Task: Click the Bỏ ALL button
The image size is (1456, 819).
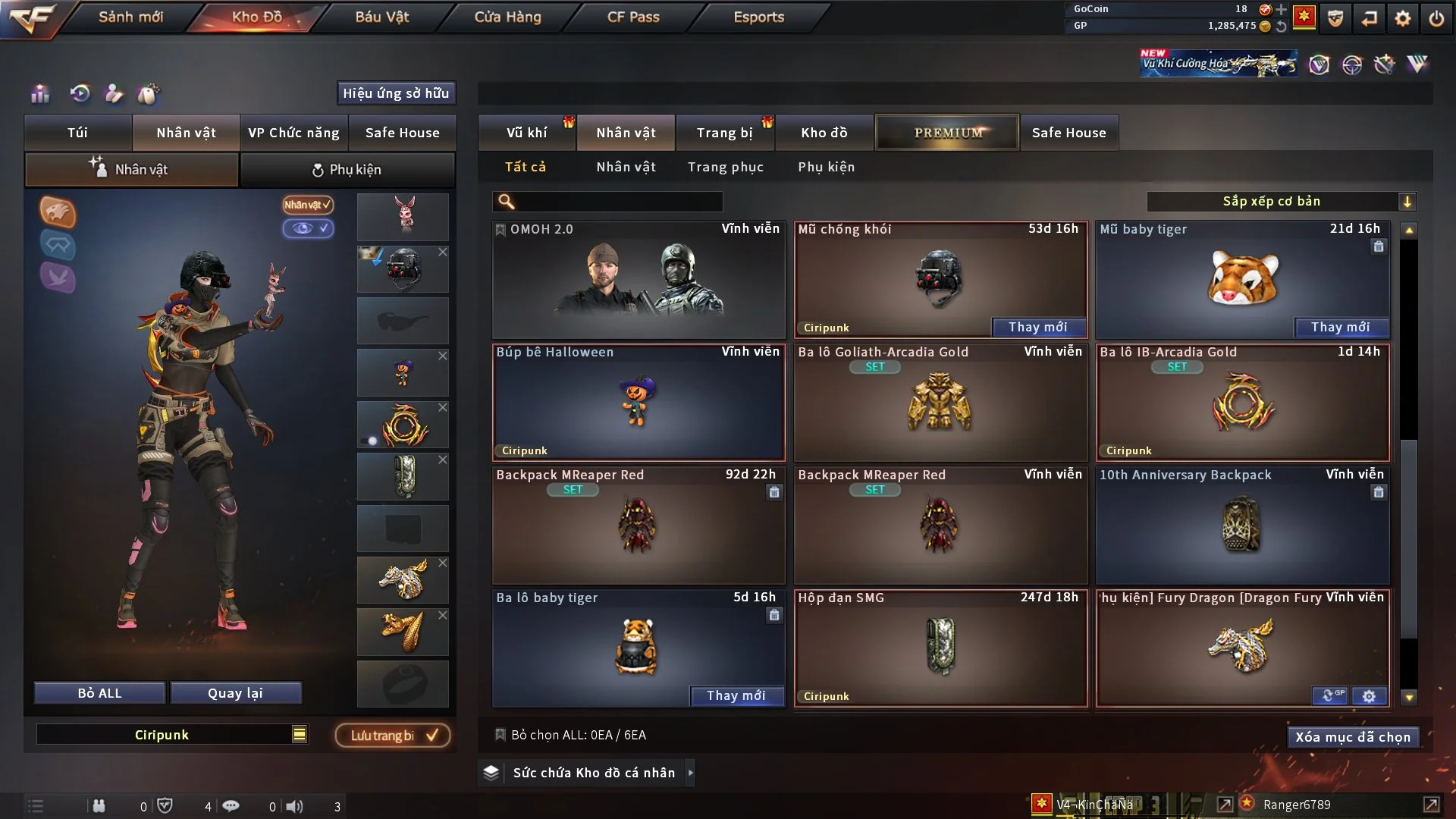Action: 99,693
